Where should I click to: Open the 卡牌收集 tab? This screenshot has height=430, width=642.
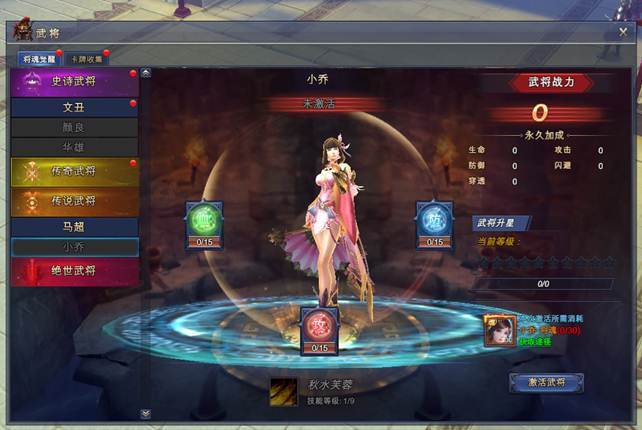coord(86,58)
